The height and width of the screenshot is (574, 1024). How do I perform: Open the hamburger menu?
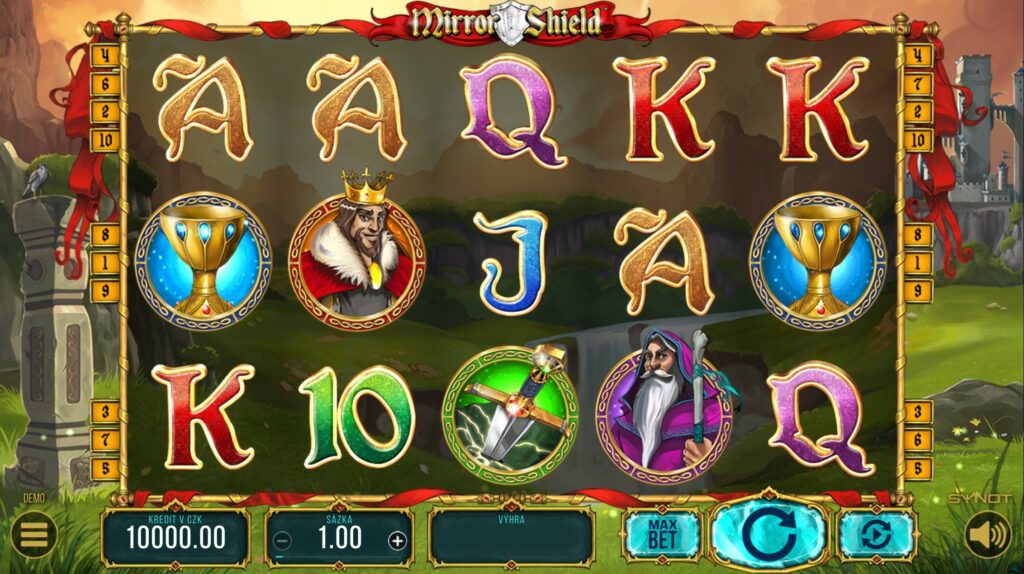click(x=34, y=536)
